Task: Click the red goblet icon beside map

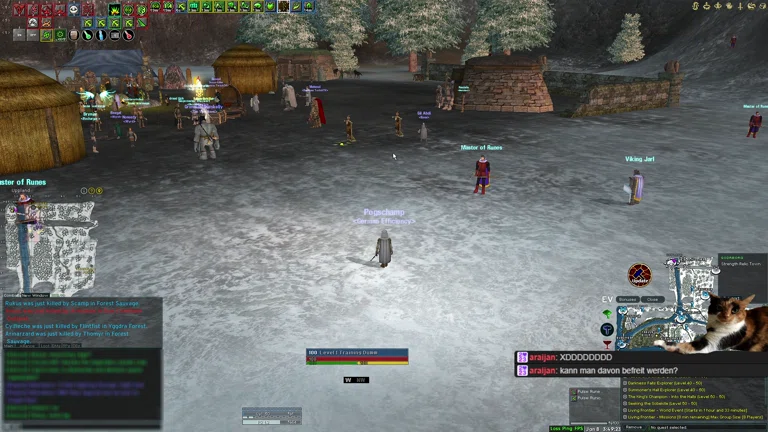Action: pos(607,344)
